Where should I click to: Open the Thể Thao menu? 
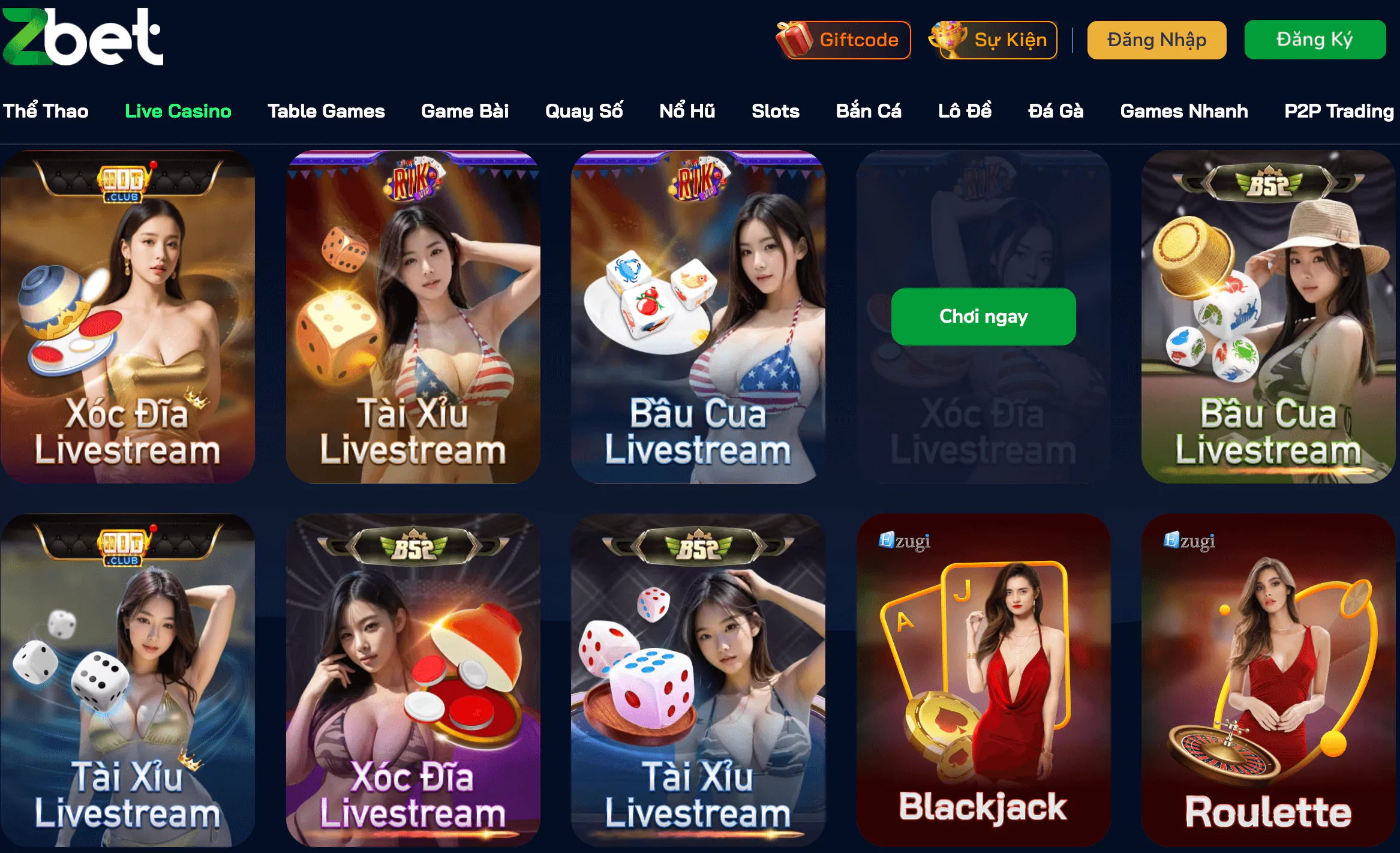click(46, 110)
